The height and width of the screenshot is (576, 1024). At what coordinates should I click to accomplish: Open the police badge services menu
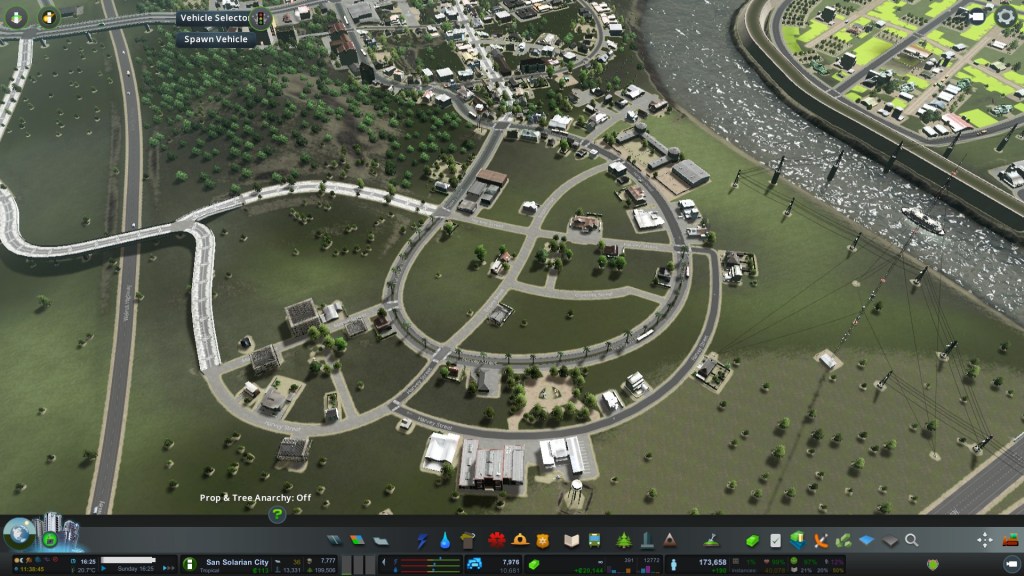point(544,540)
